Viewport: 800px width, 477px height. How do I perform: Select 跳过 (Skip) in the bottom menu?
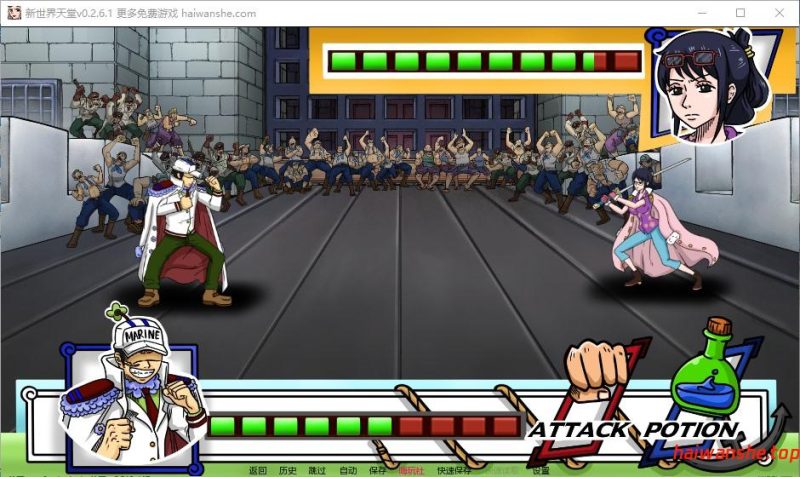coord(317,470)
